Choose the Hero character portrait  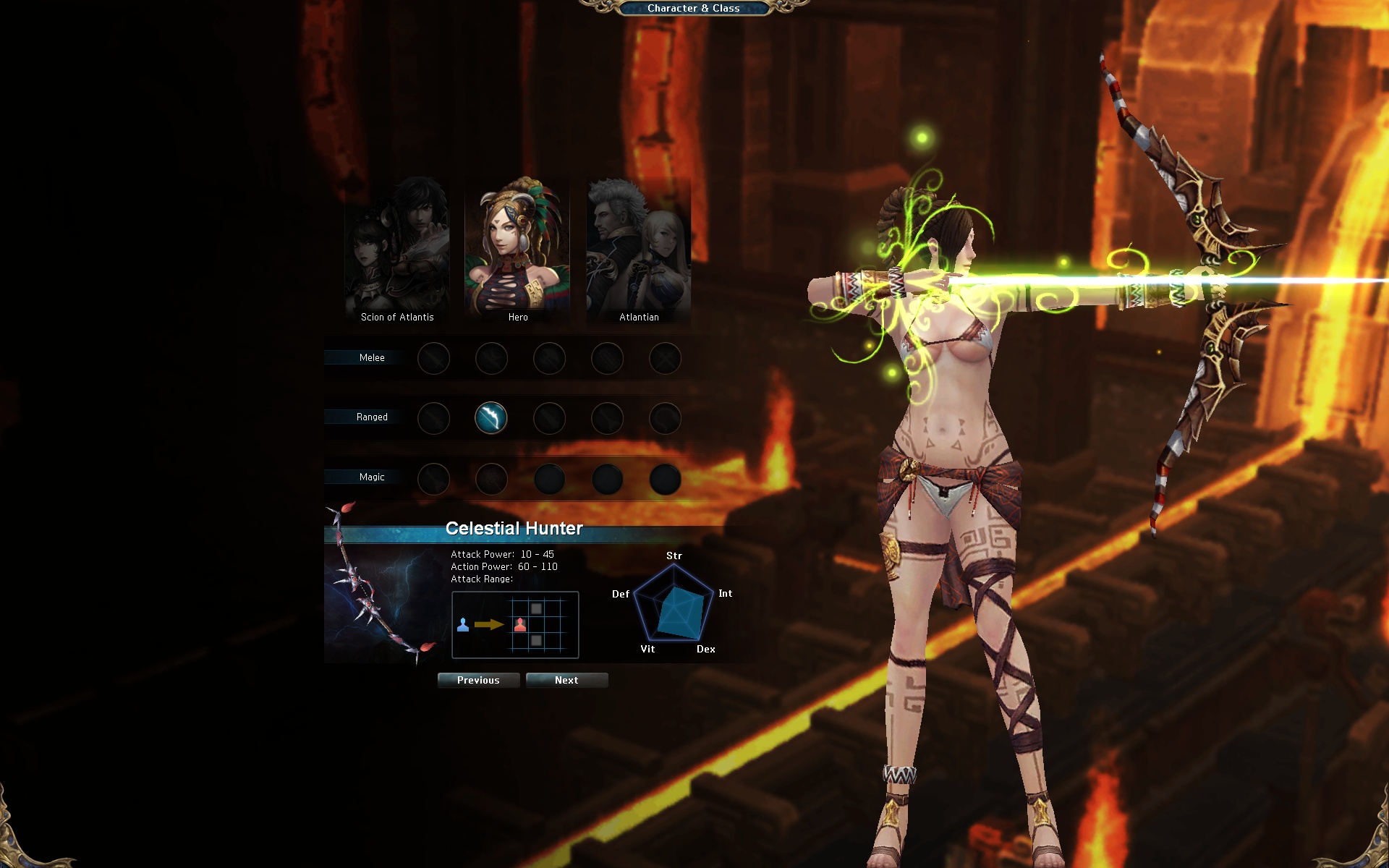point(517,250)
